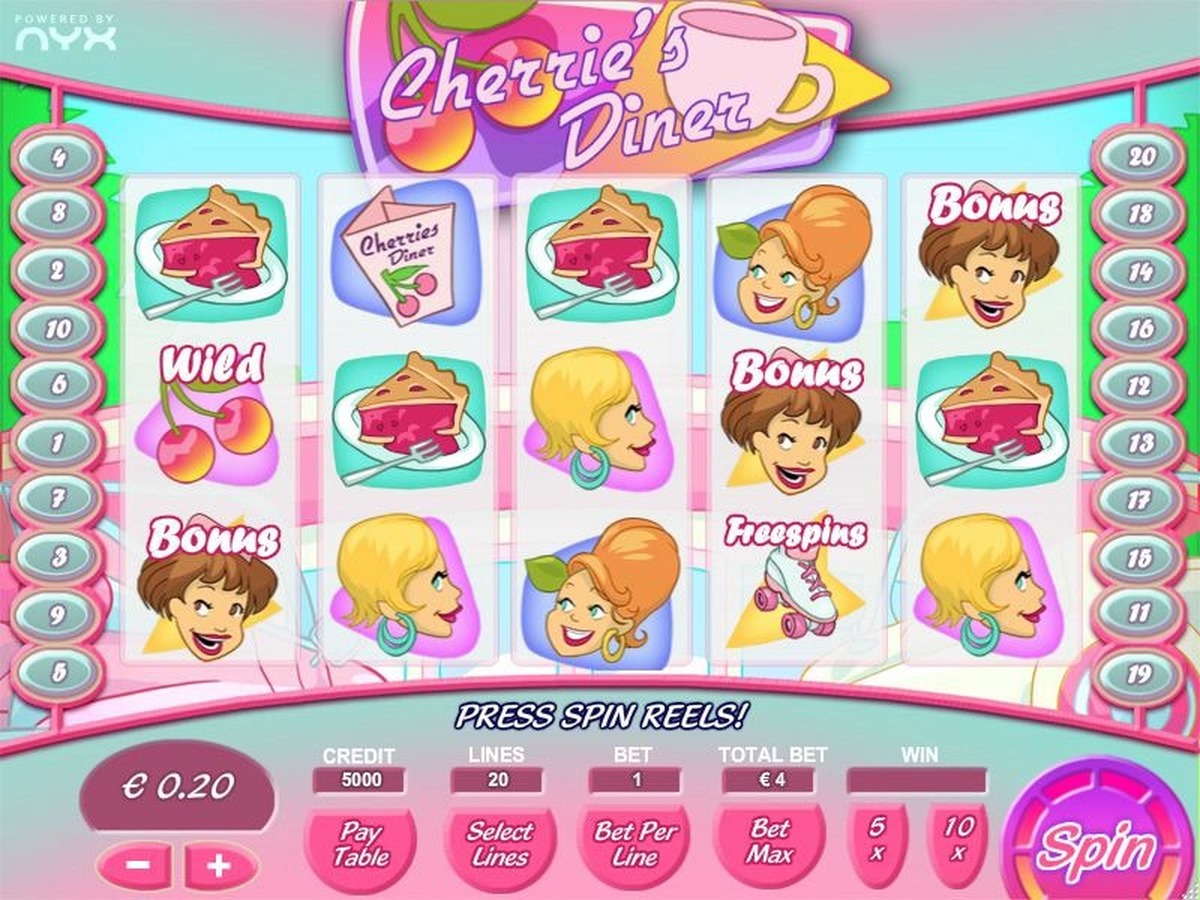Change the Bet Per Line

(x=636, y=843)
